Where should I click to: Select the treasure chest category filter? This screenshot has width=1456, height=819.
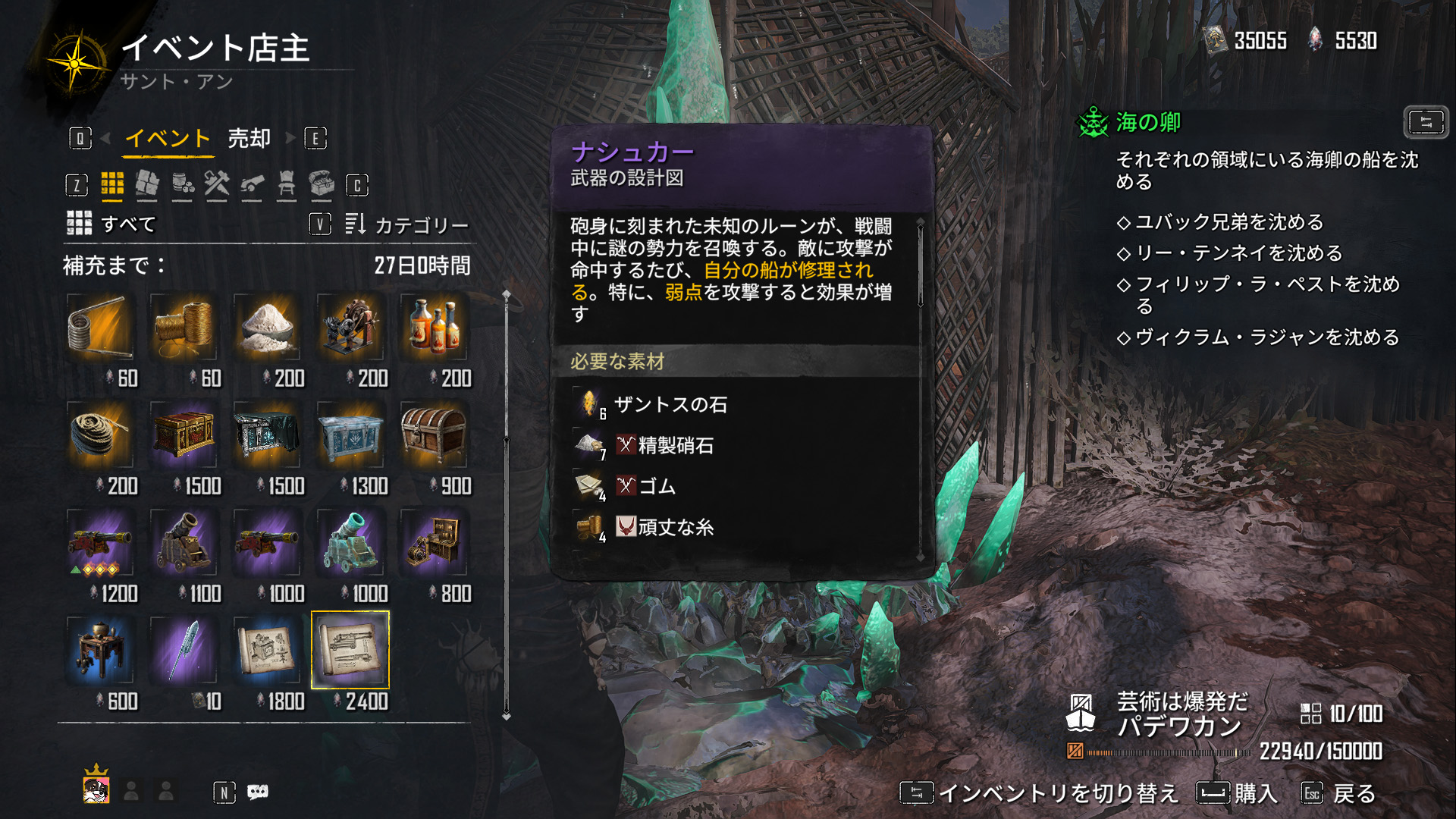click(x=322, y=184)
